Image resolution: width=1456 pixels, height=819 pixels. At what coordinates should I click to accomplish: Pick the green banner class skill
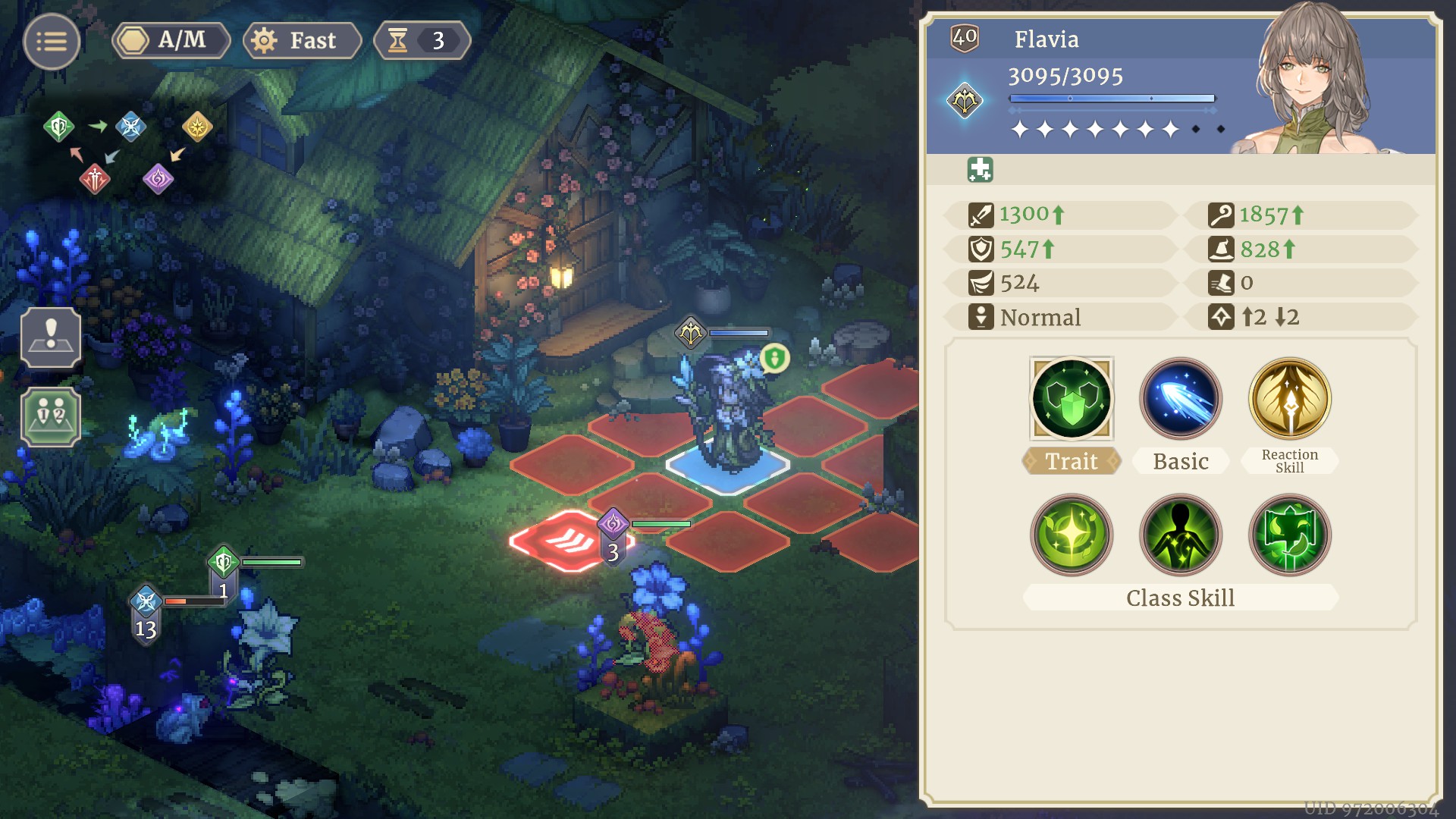coord(1289,535)
